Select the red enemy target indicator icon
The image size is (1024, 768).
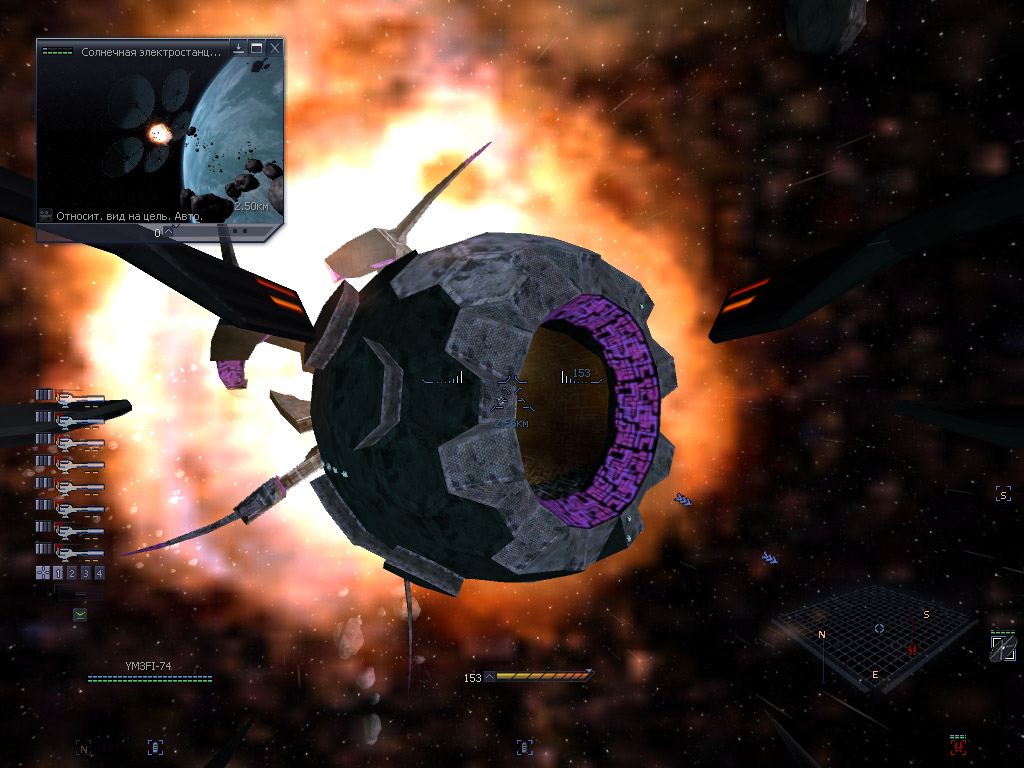click(x=958, y=745)
